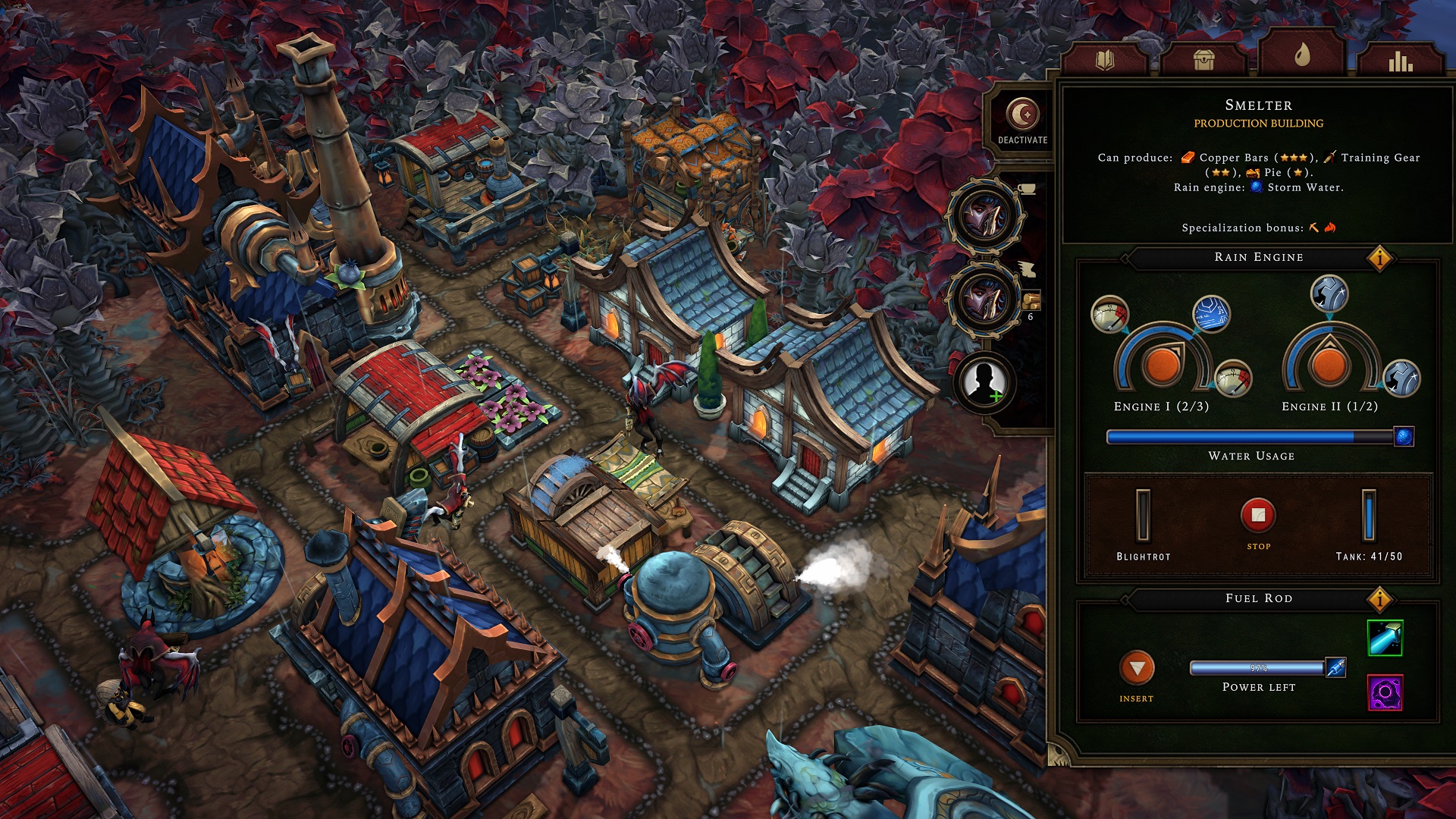The width and height of the screenshot is (1456, 819).
Task: Click the blueprint upgrade node on Engine I
Action: (1211, 314)
